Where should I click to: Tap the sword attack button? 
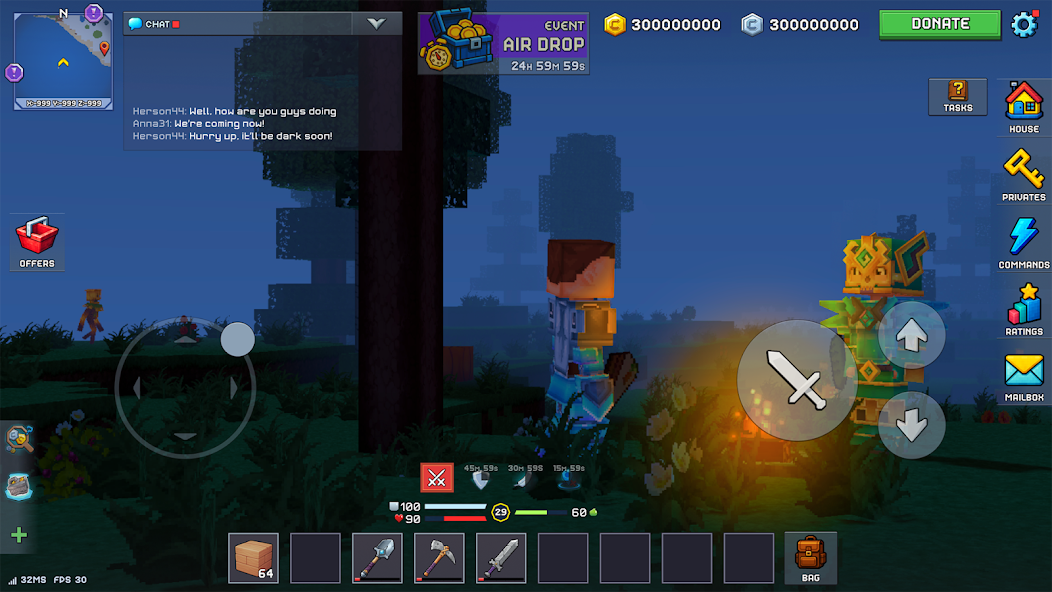(x=797, y=379)
